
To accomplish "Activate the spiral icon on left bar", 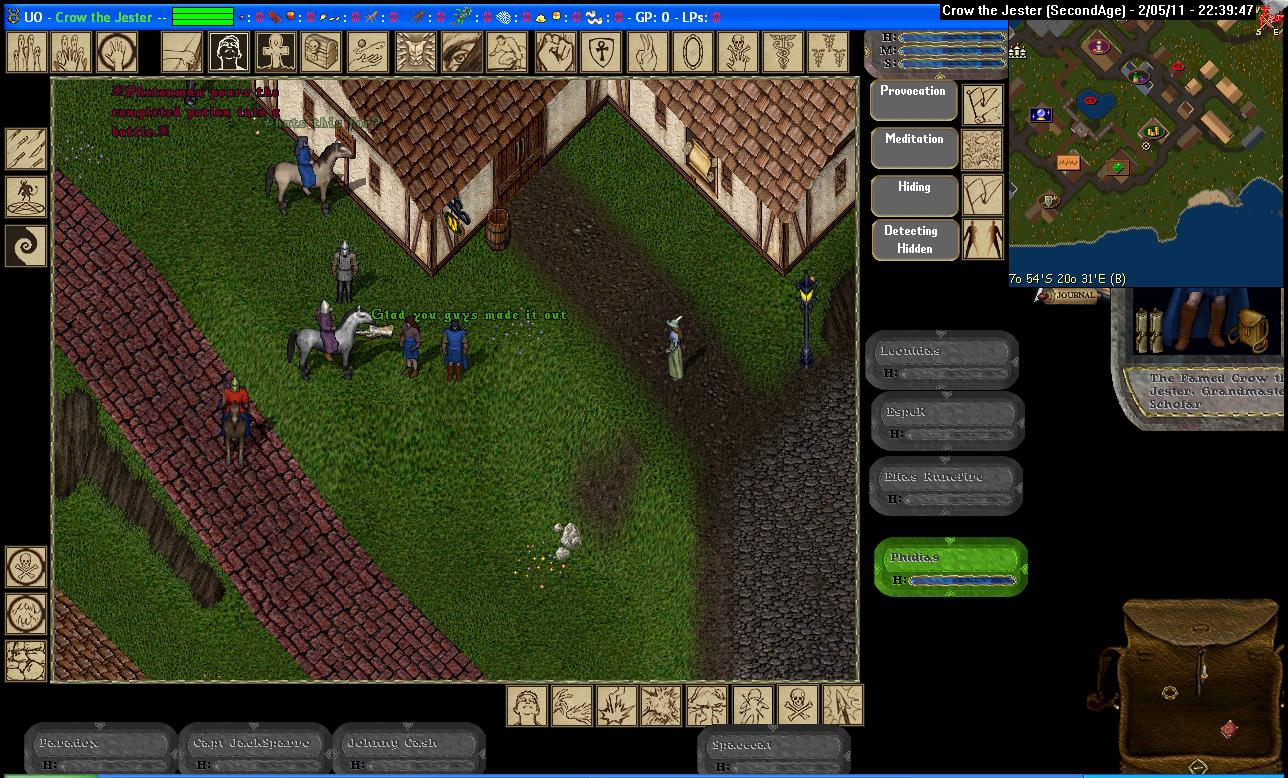I will (26, 245).
